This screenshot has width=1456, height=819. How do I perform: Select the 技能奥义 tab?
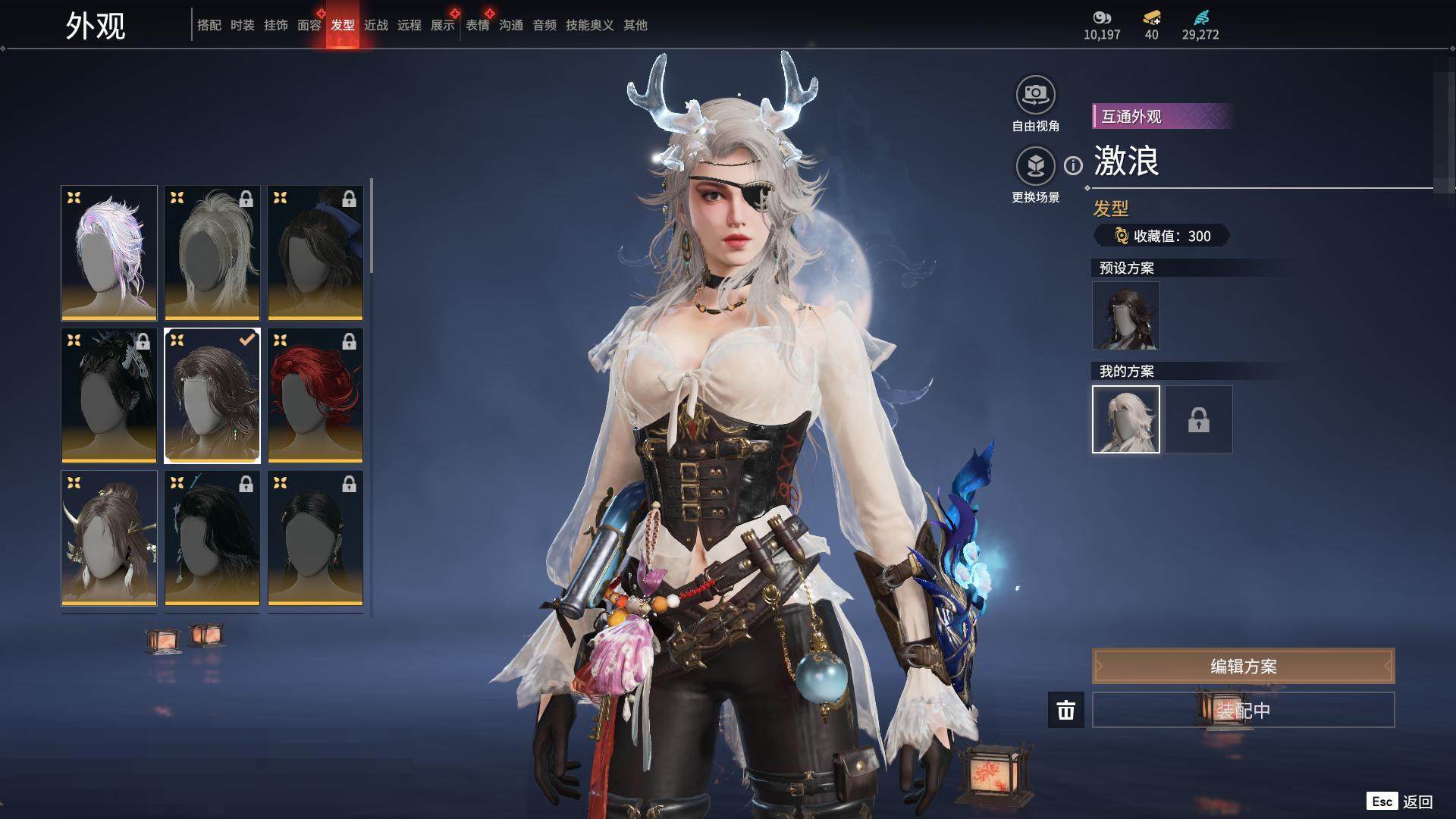click(x=590, y=25)
